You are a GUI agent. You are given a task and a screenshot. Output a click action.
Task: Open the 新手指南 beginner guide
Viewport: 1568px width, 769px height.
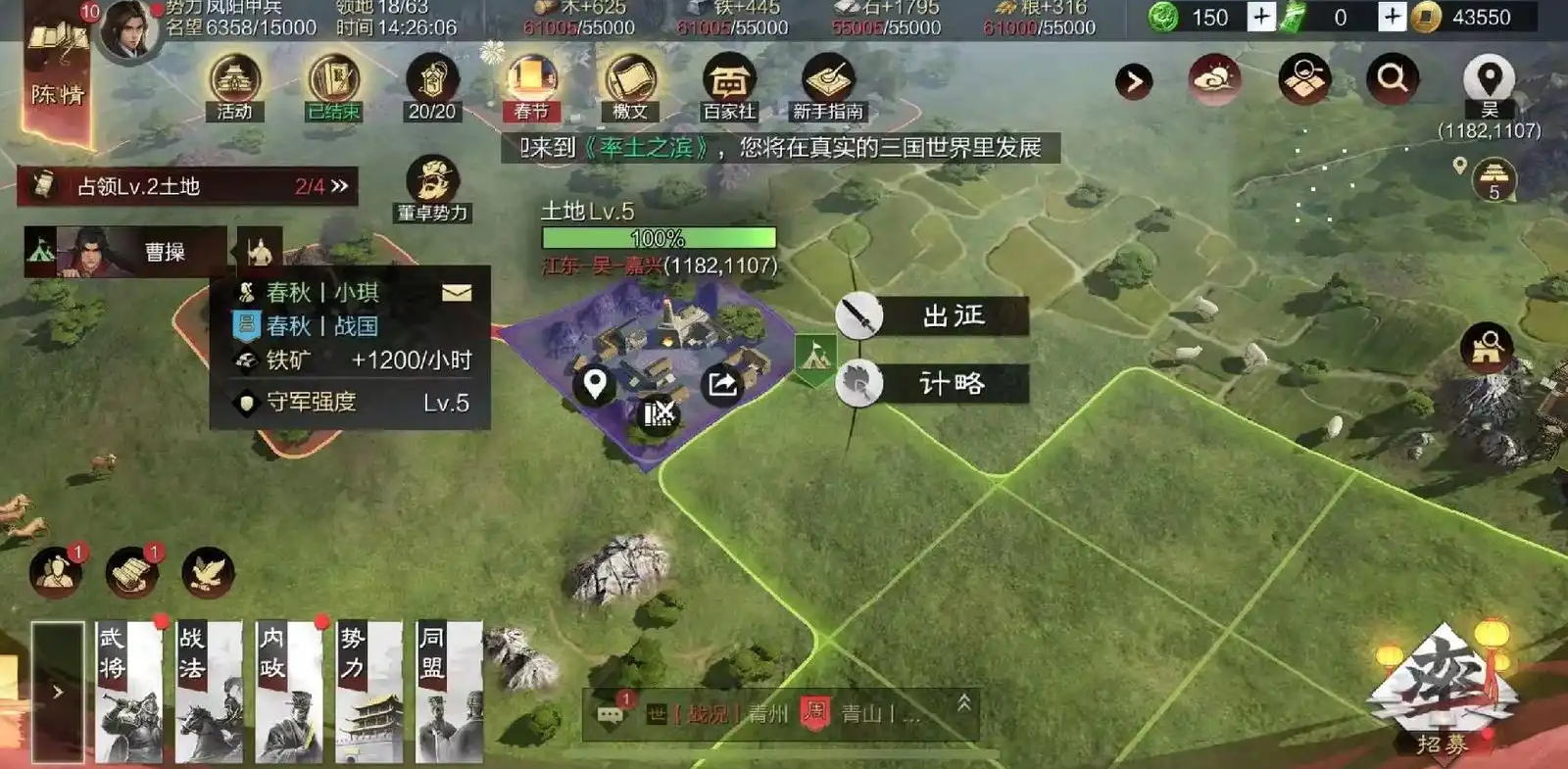point(826,78)
